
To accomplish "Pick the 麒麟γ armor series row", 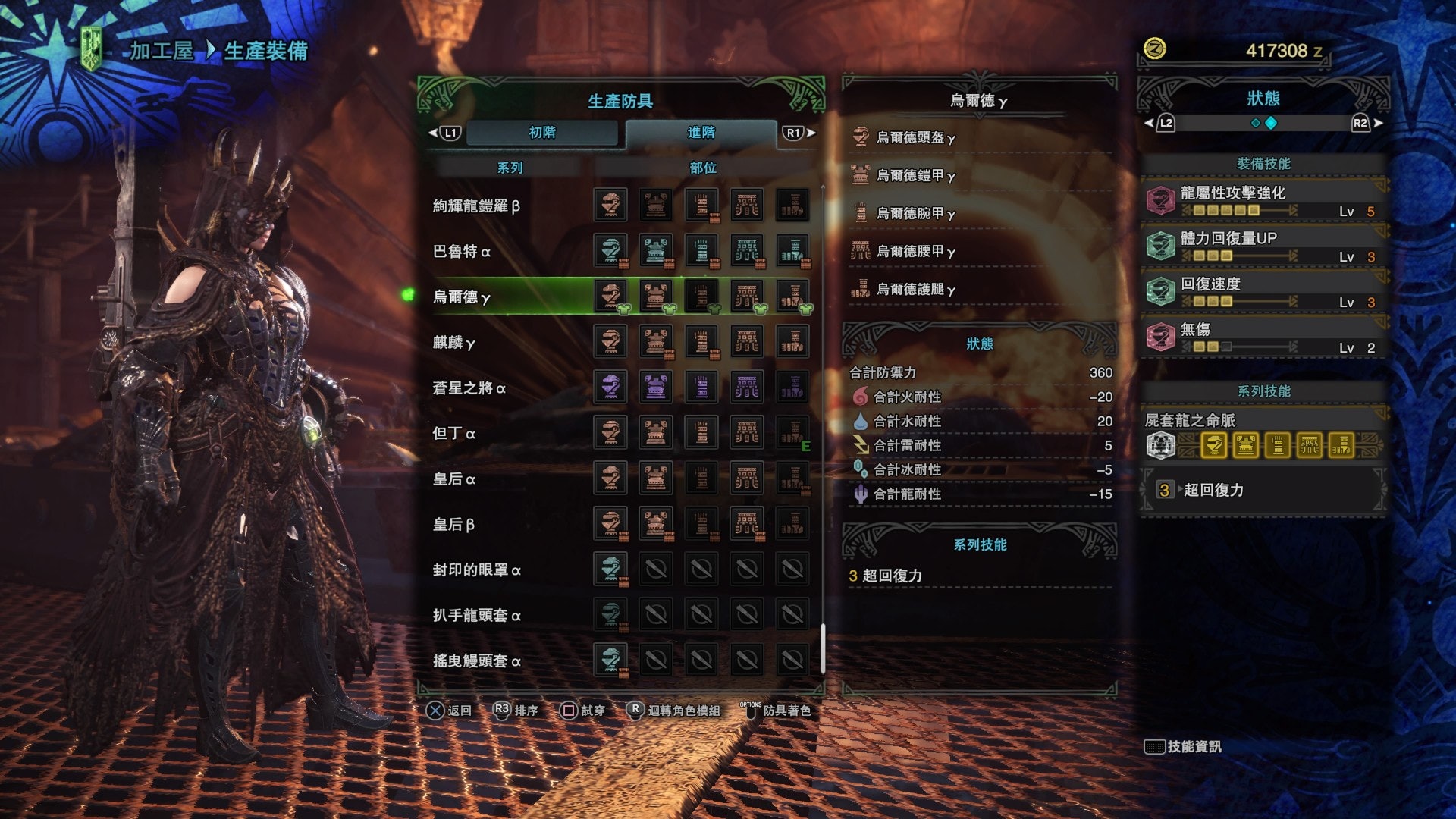I will [x=453, y=343].
